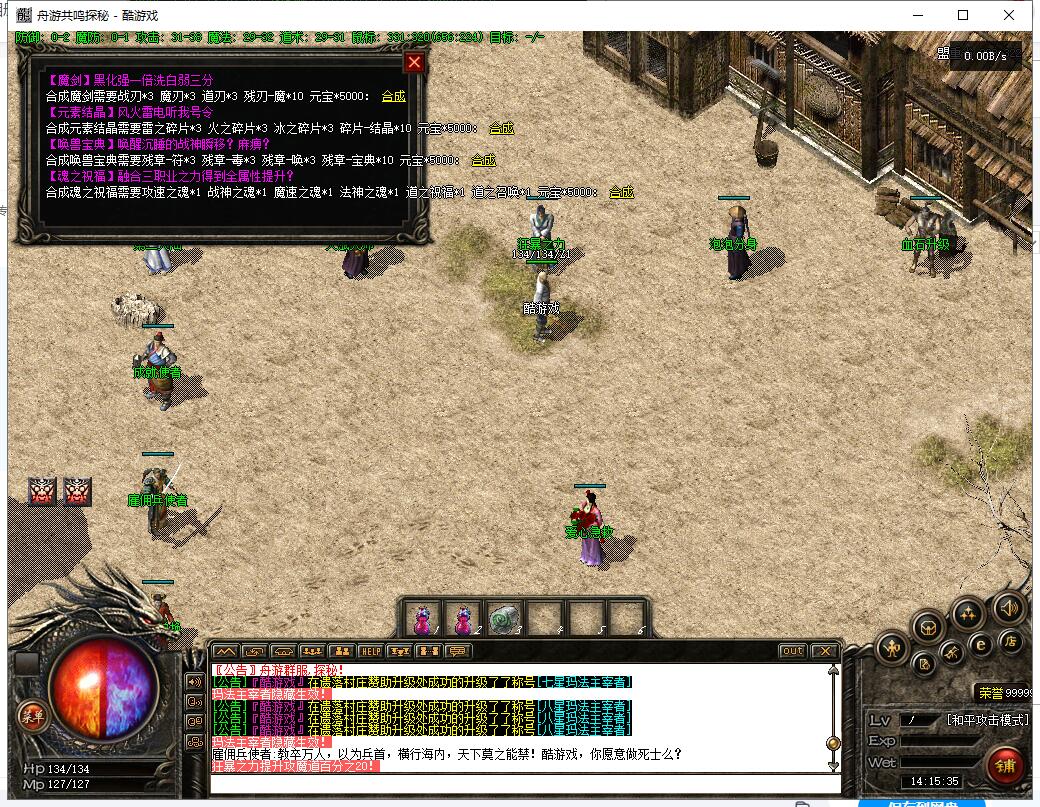Click the 合成 link for 魔剑

(x=394, y=96)
